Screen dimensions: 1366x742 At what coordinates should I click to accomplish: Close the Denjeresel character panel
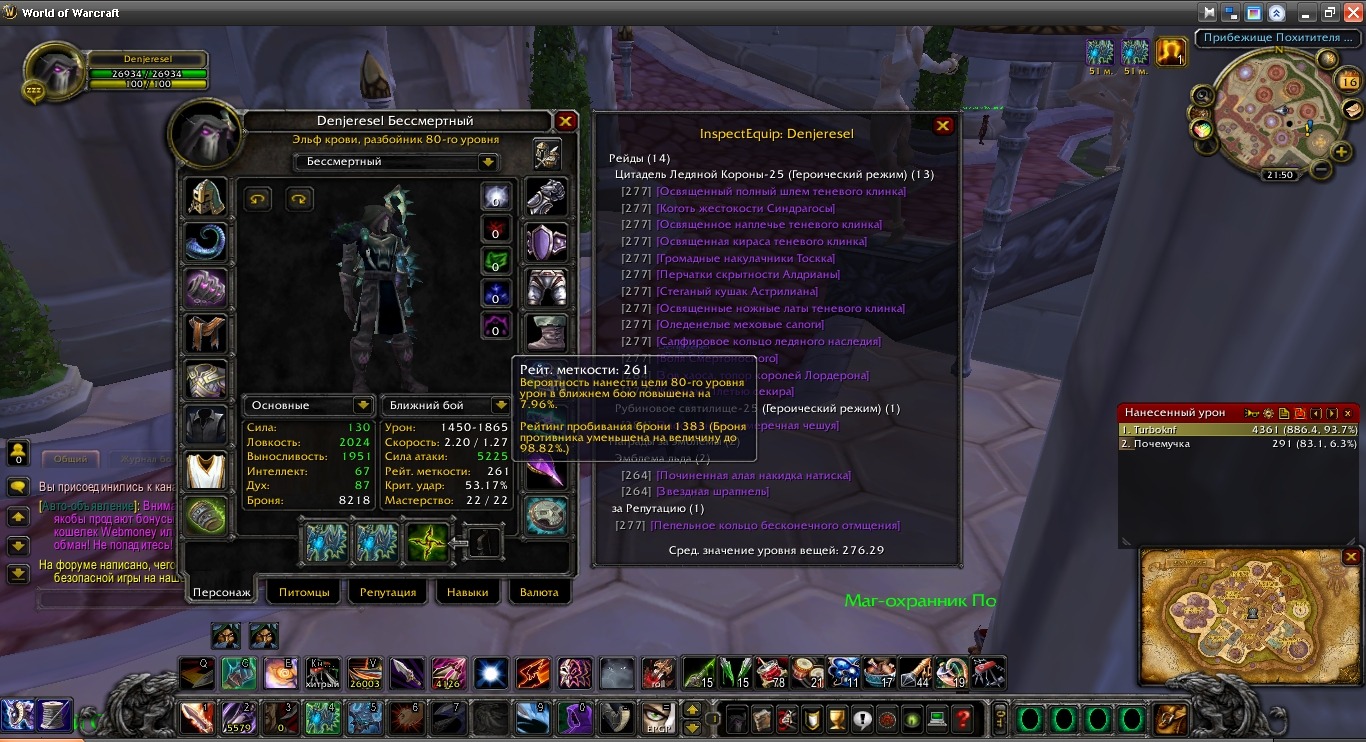[566, 122]
